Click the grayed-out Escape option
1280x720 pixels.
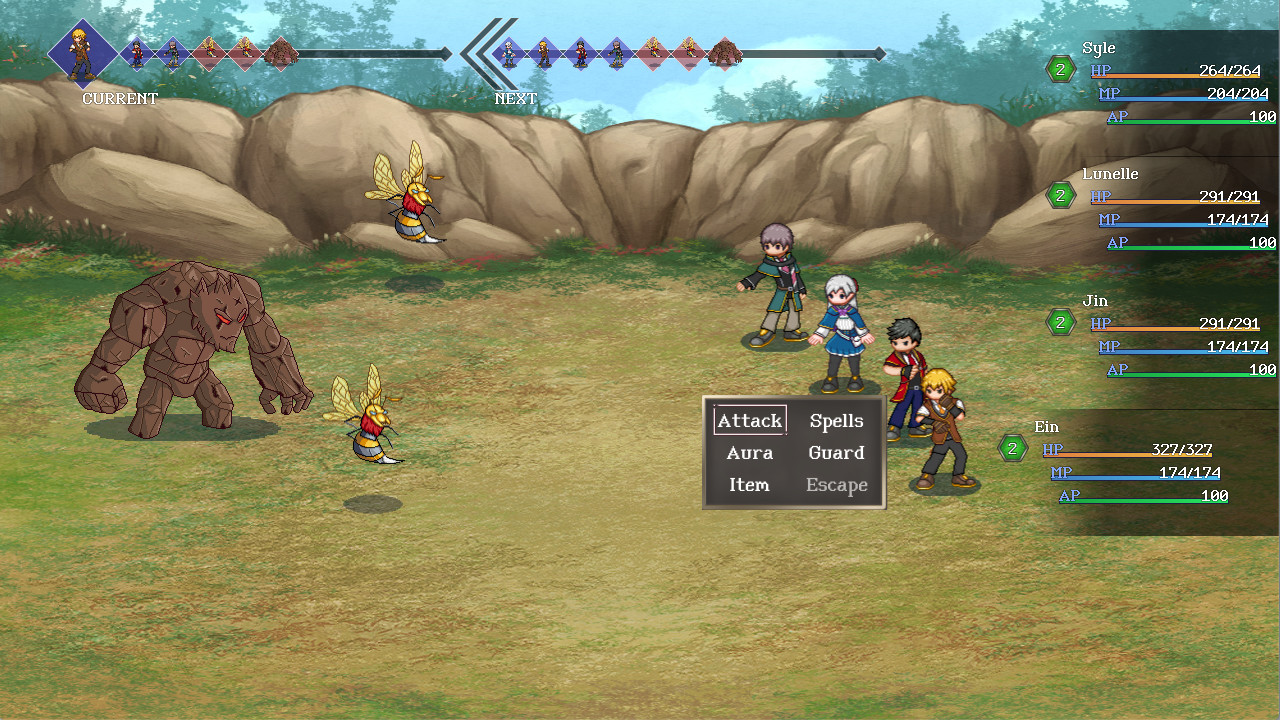pos(837,485)
